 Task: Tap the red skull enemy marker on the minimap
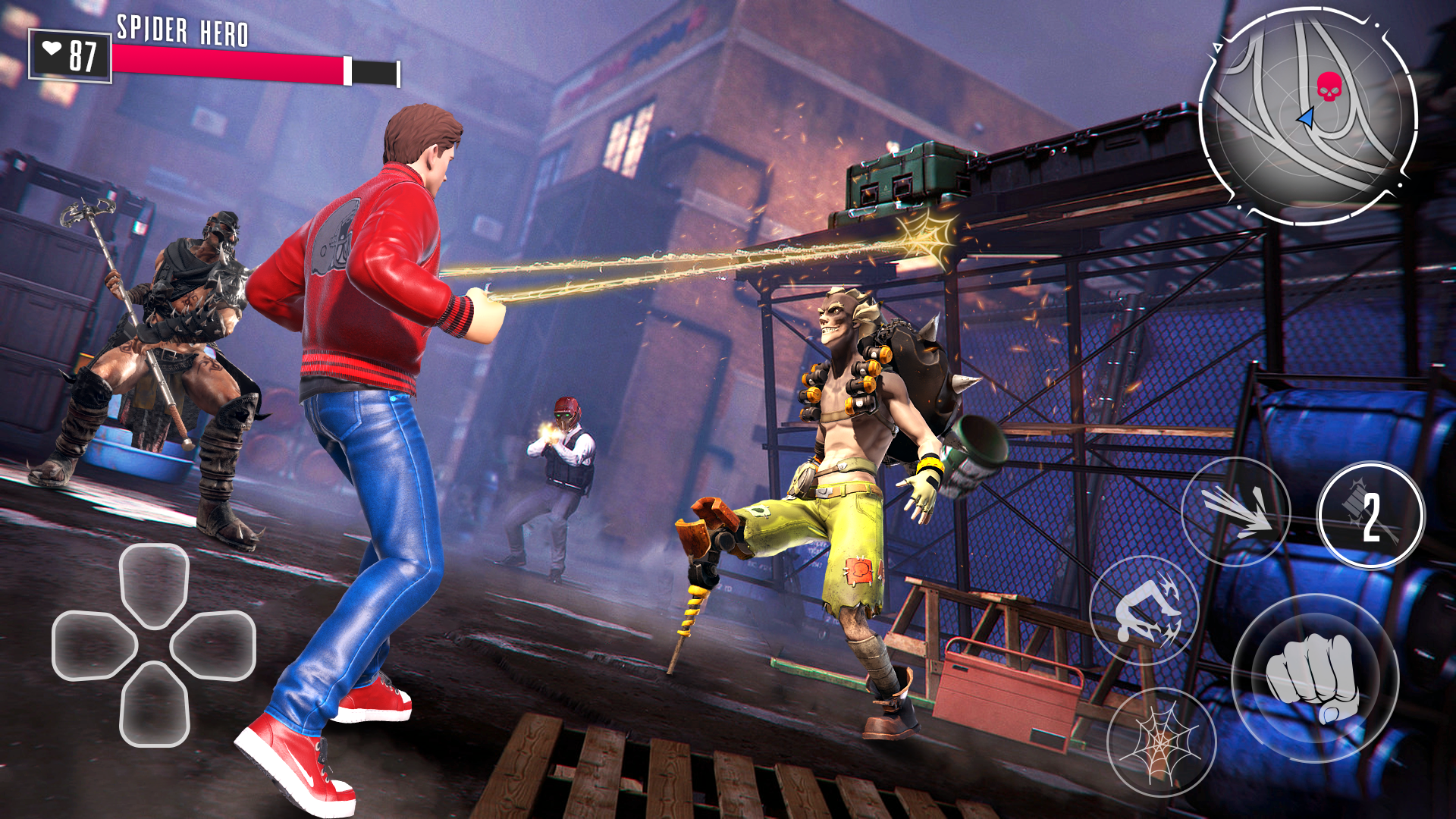1331,85
